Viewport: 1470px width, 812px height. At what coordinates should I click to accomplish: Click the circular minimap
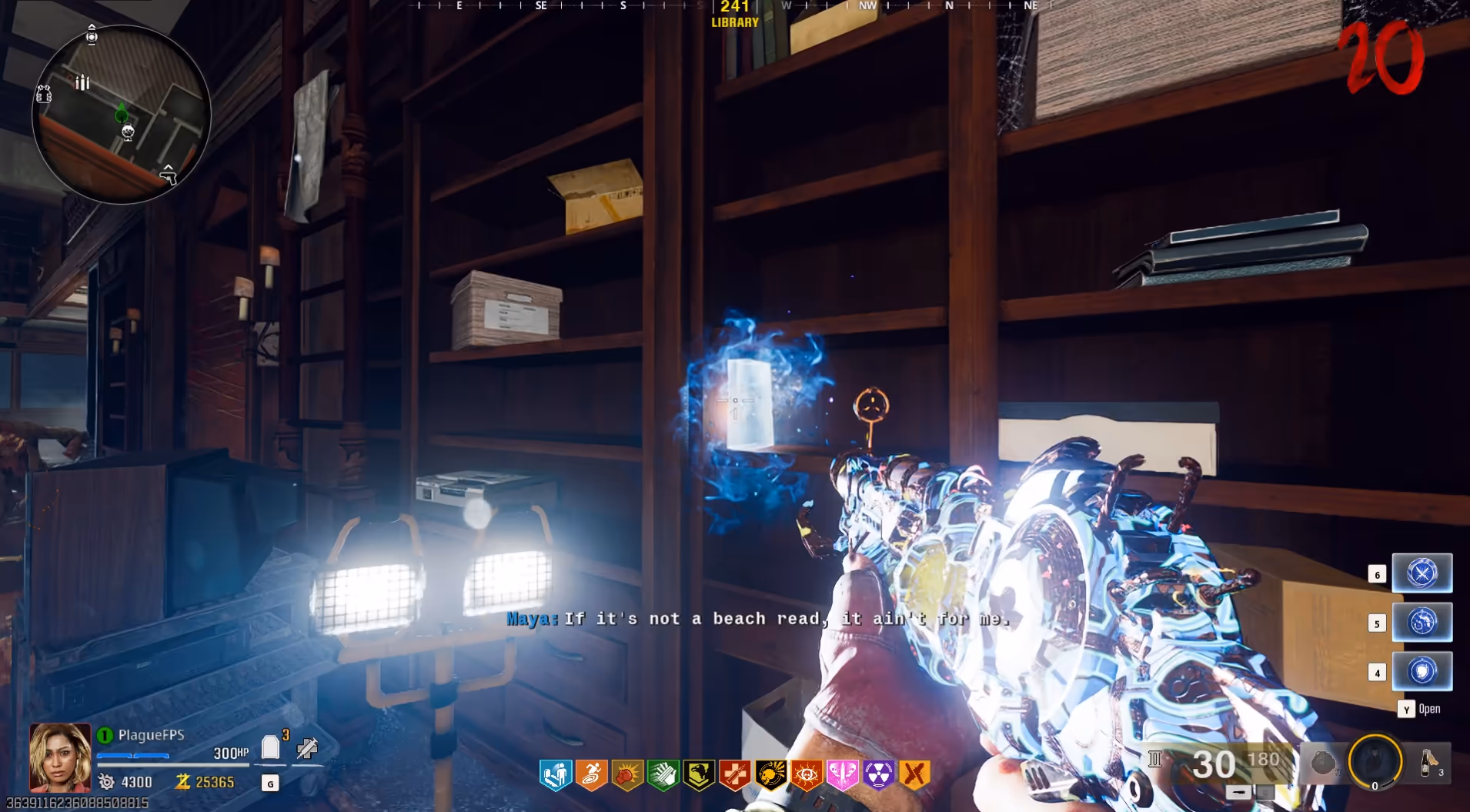(122, 114)
